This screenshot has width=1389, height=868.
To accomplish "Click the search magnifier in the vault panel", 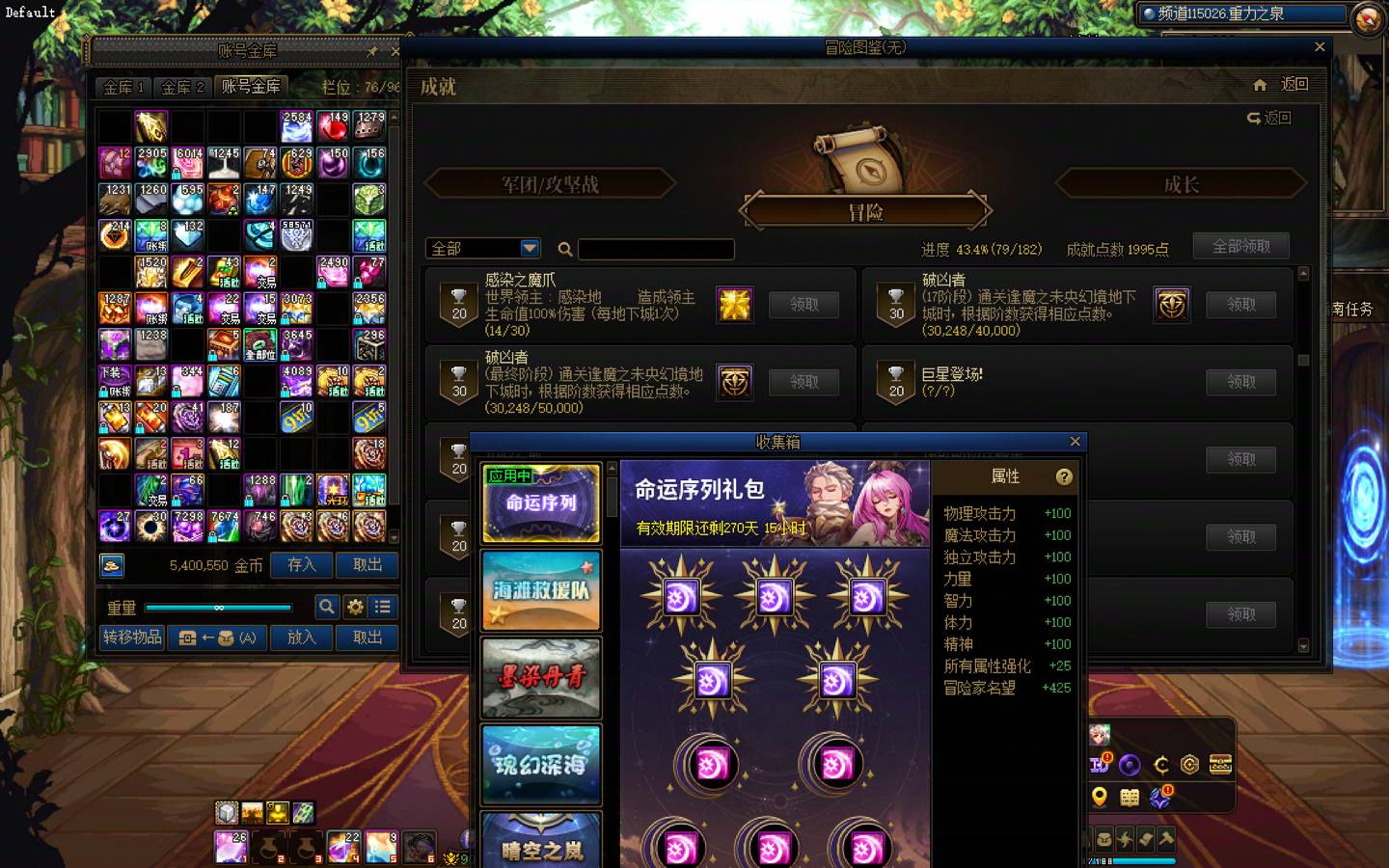I will (x=328, y=607).
